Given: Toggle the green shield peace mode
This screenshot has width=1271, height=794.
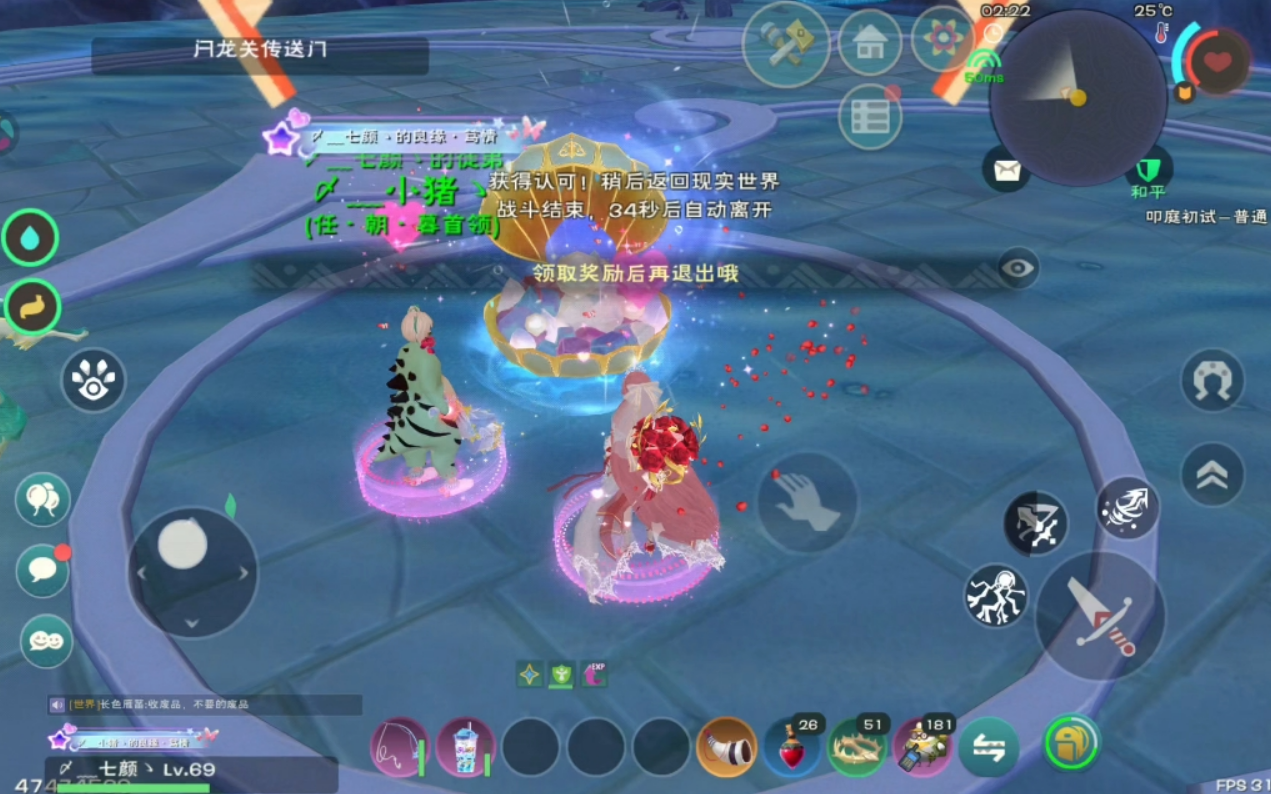Looking at the screenshot, I should point(1148,169).
